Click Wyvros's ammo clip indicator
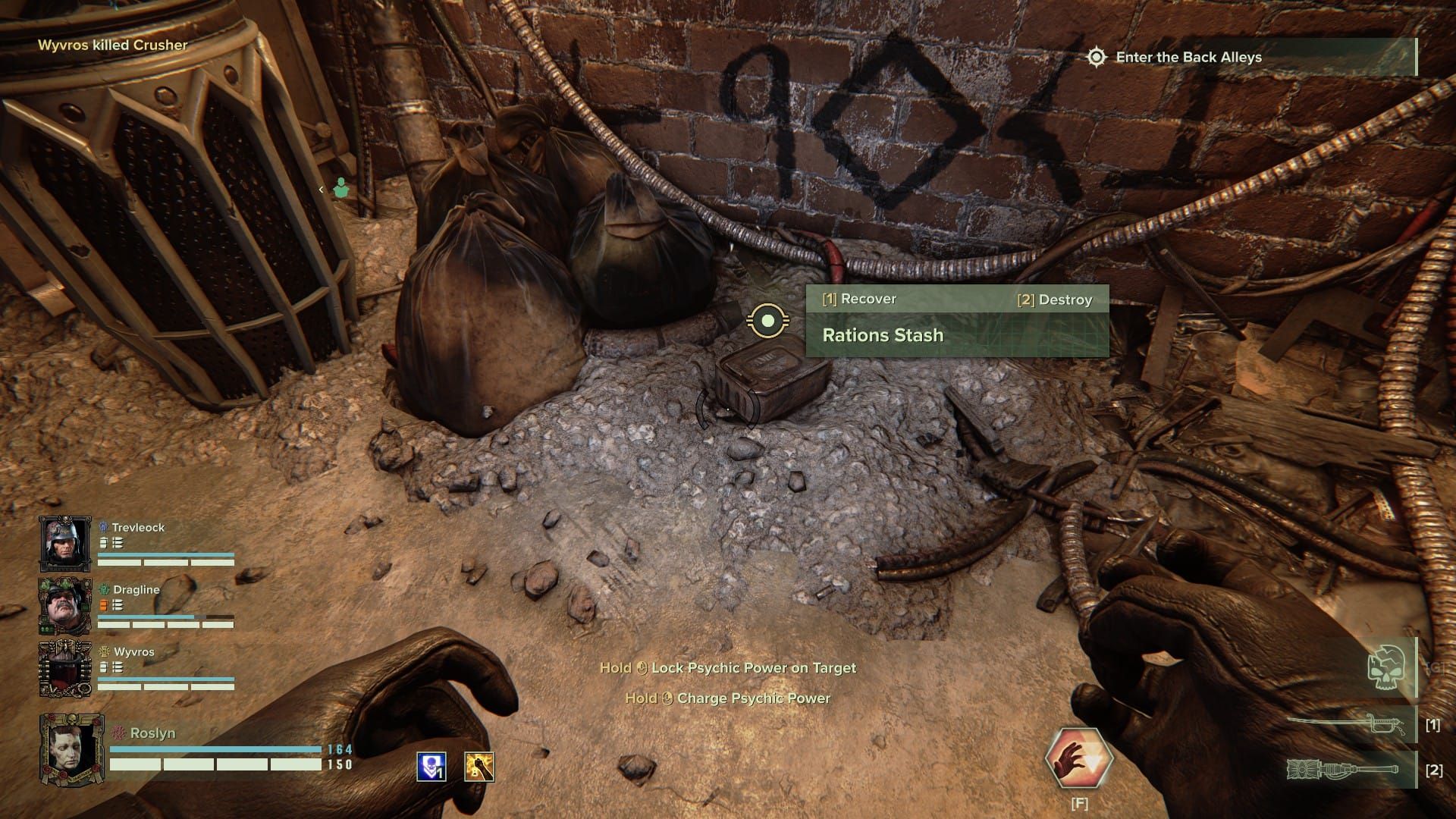This screenshot has height=819, width=1456. tap(117, 667)
